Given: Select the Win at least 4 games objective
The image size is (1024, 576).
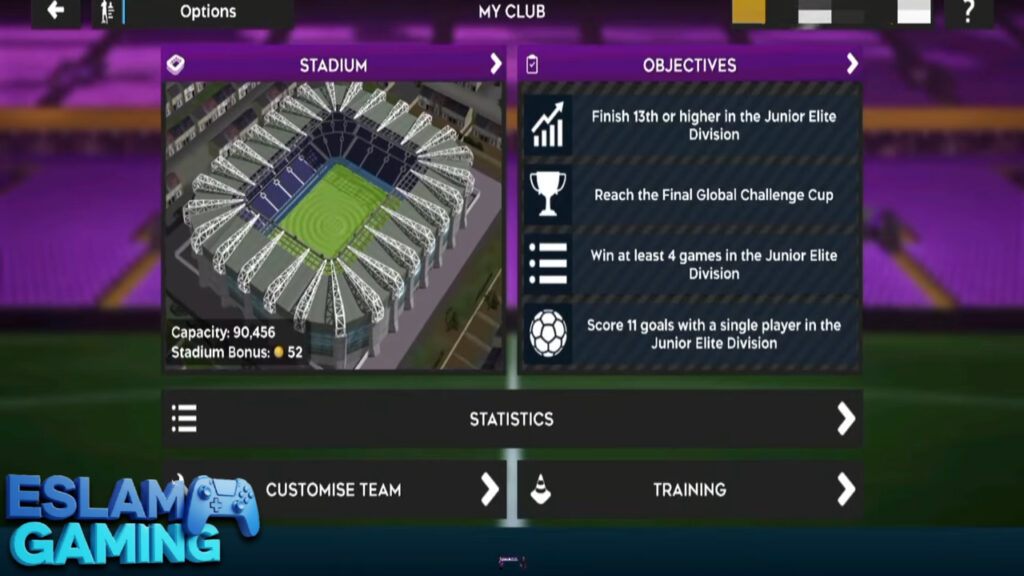Looking at the screenshot, I should (x=691, y=264).
